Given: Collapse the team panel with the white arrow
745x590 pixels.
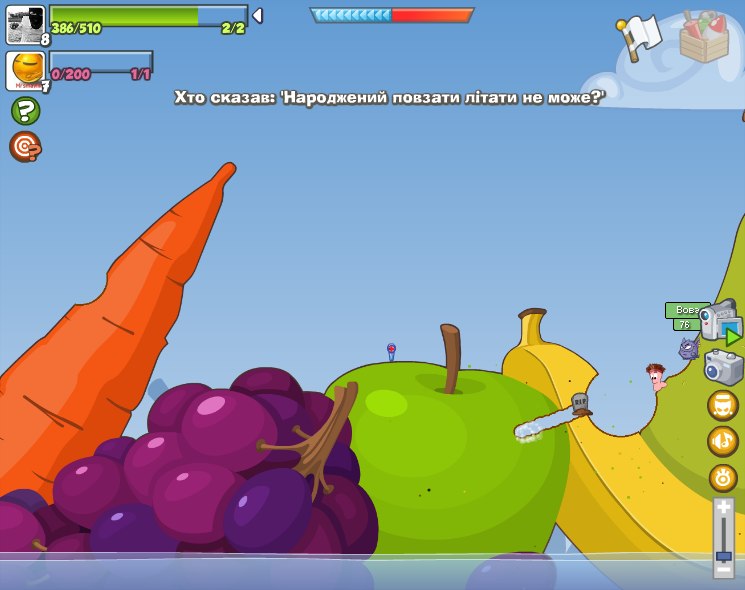Looking at the screenshot, I should click(257, 15).
